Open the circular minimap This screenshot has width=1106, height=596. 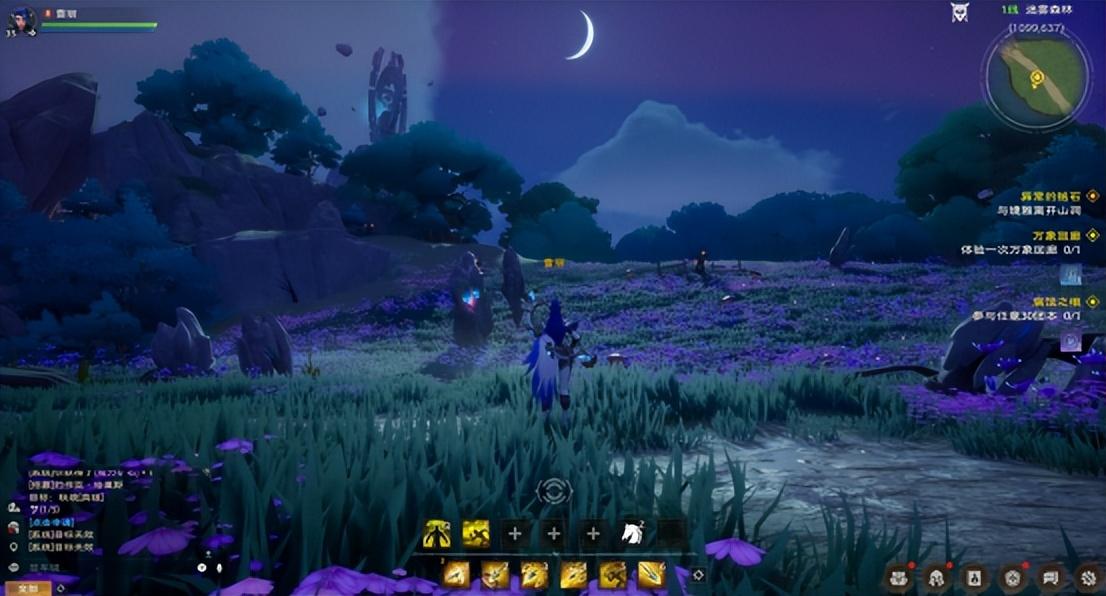(1035, 76)
